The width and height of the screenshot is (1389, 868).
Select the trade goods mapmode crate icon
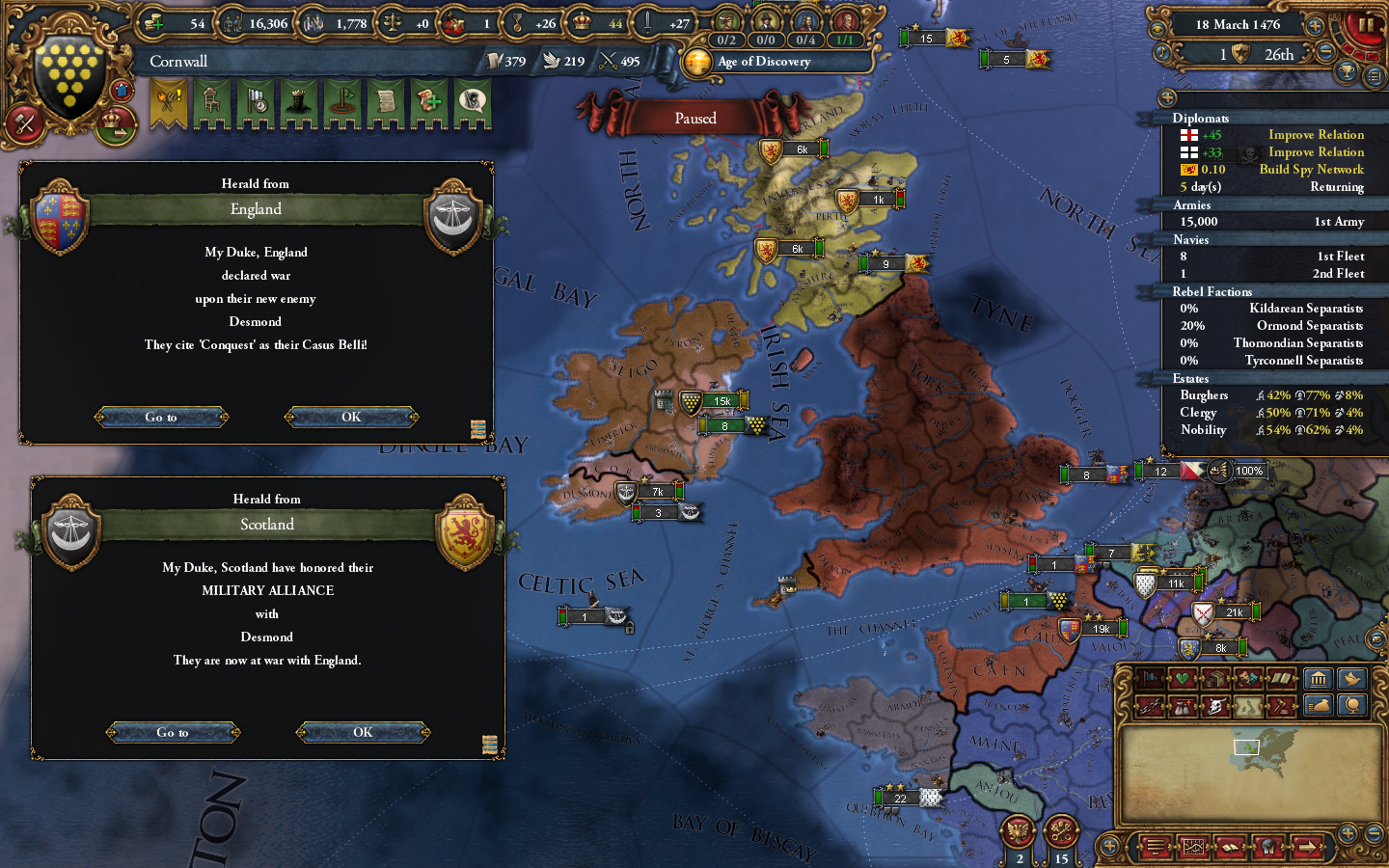click(x=1214, y=678)
